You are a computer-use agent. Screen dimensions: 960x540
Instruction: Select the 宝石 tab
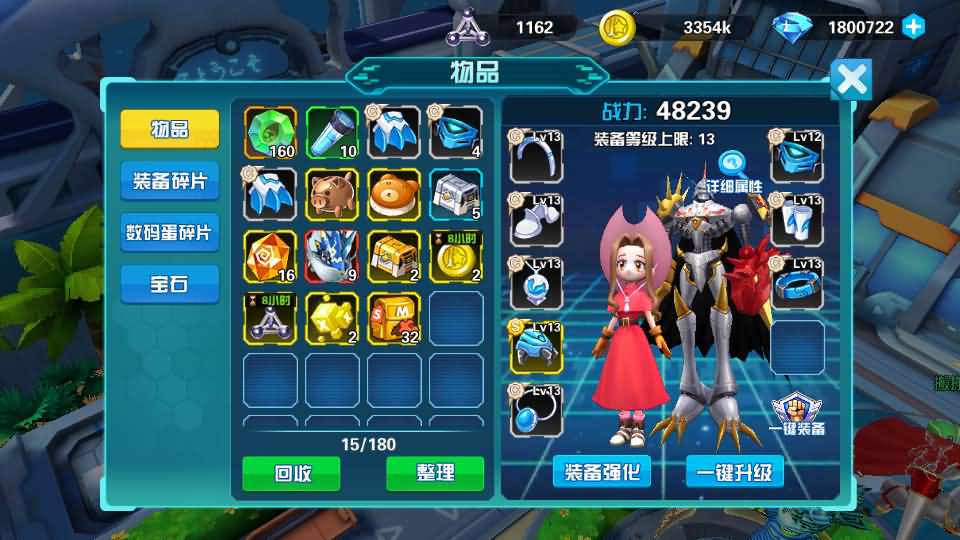pyautogui.click(x=170, y=285)
